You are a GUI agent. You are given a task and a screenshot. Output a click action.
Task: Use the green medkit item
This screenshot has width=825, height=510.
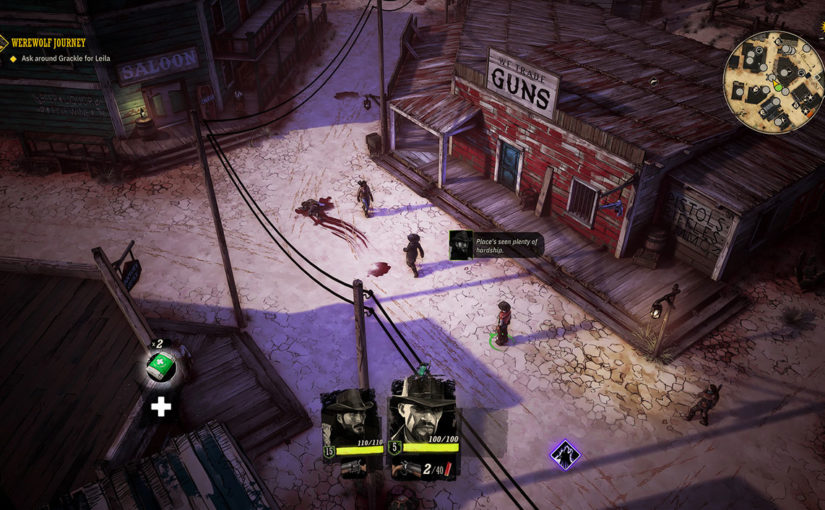pos(161,368)
